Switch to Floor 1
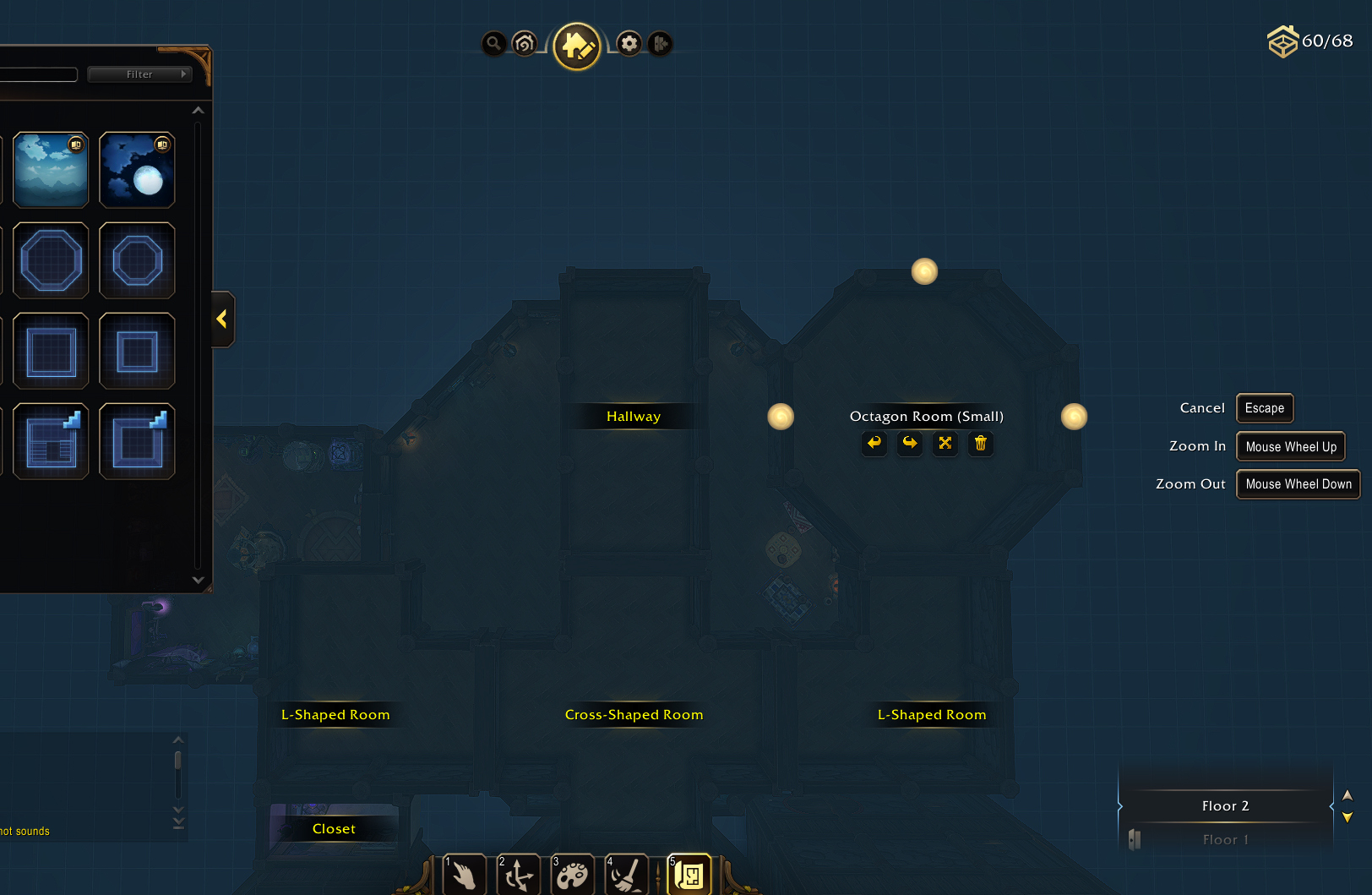 click(1225, 839)
